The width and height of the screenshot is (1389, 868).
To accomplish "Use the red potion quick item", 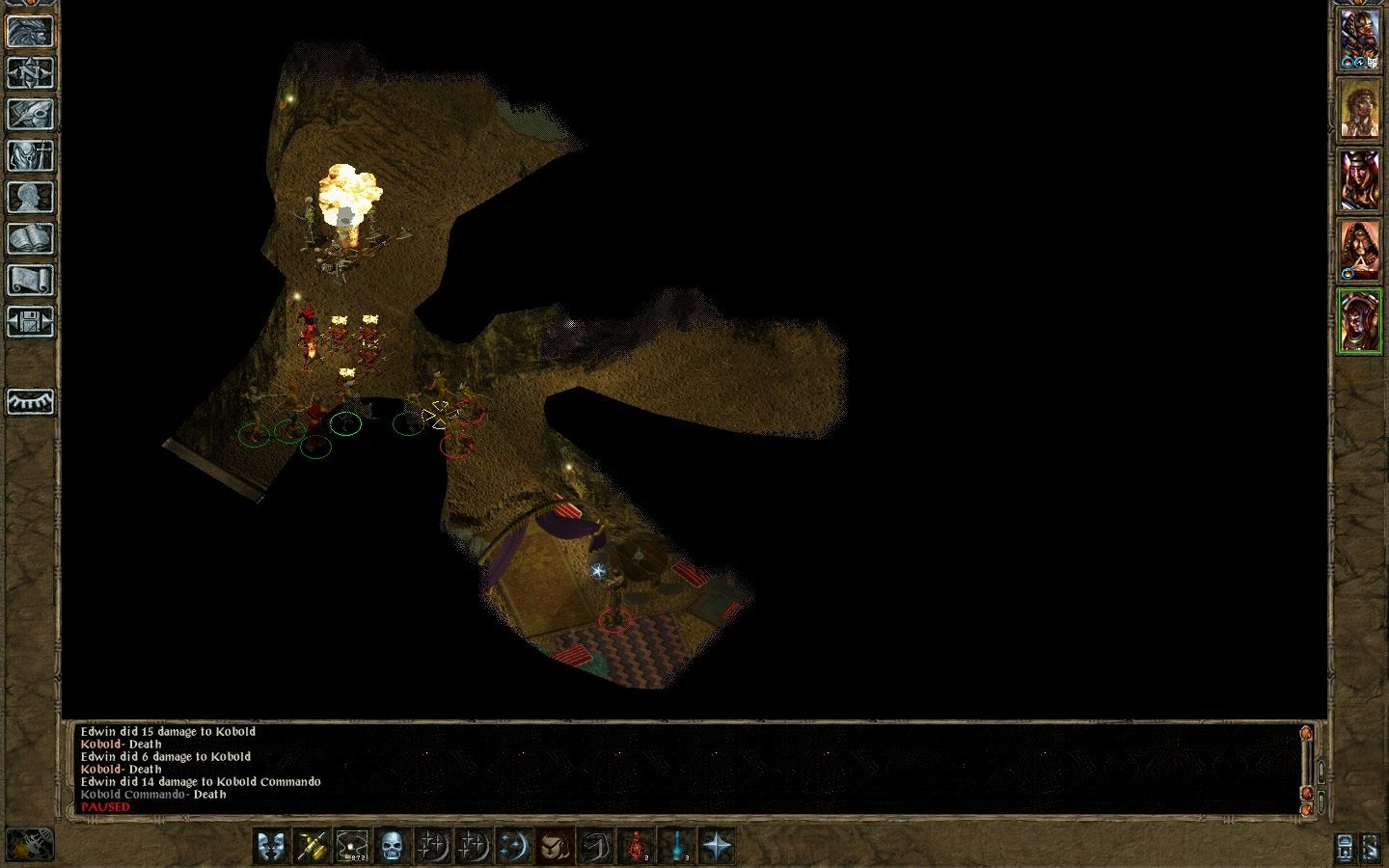I will click(637, 847).
